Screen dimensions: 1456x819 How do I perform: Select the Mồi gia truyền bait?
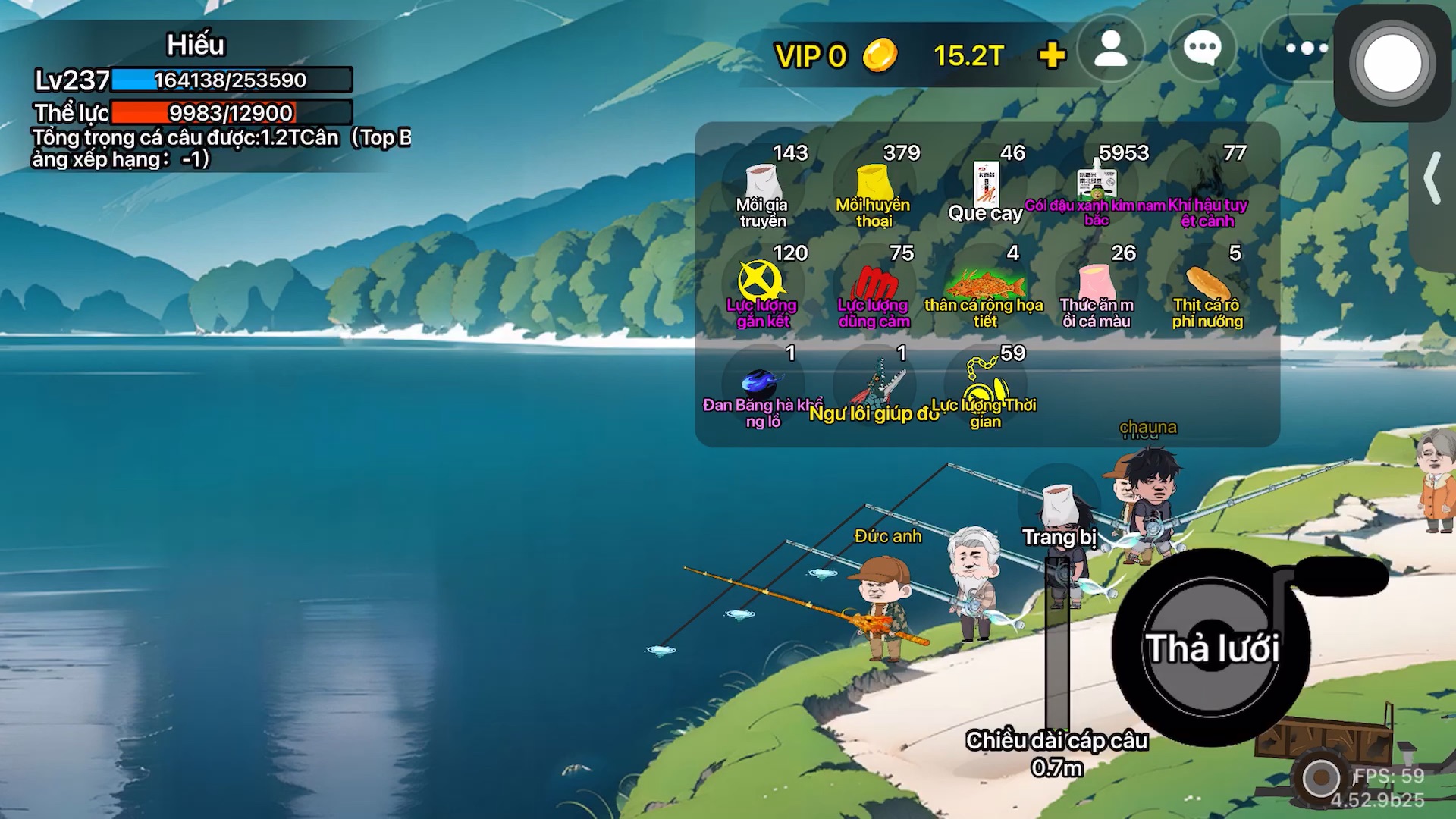[763, 186]
